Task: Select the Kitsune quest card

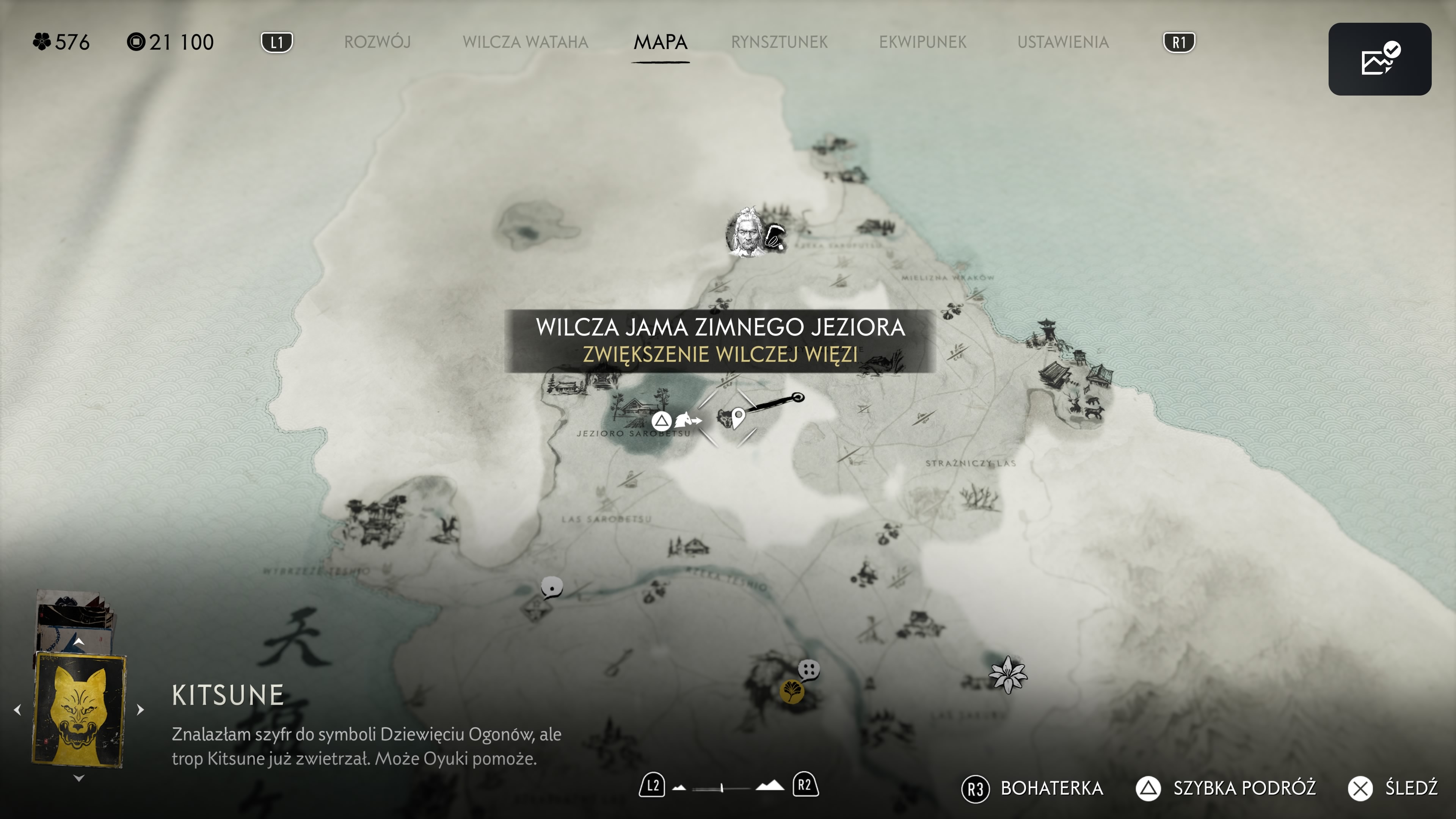Action: point(79,709)
